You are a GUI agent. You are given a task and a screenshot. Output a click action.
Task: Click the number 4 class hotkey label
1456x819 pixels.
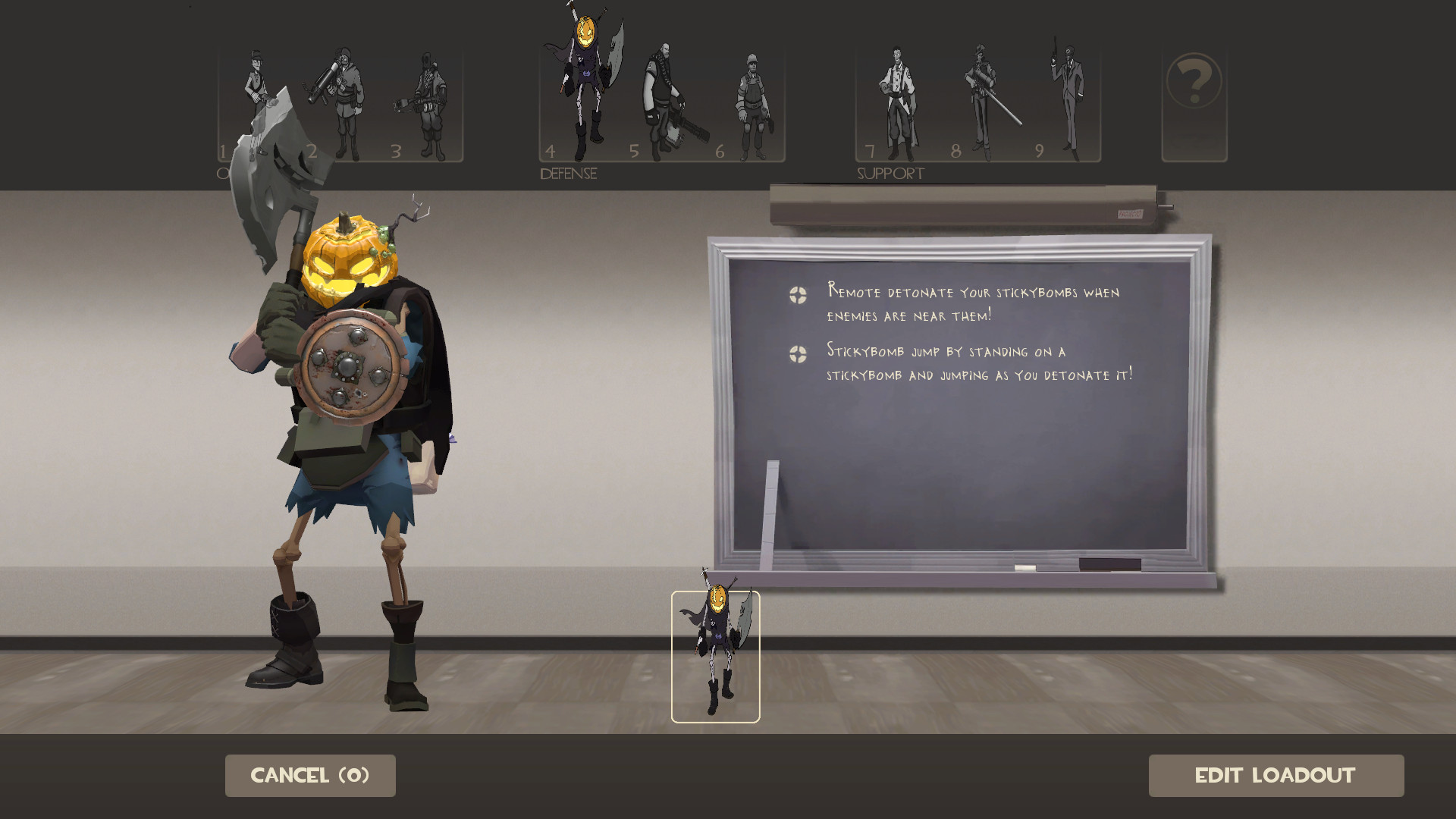point(549,152)
